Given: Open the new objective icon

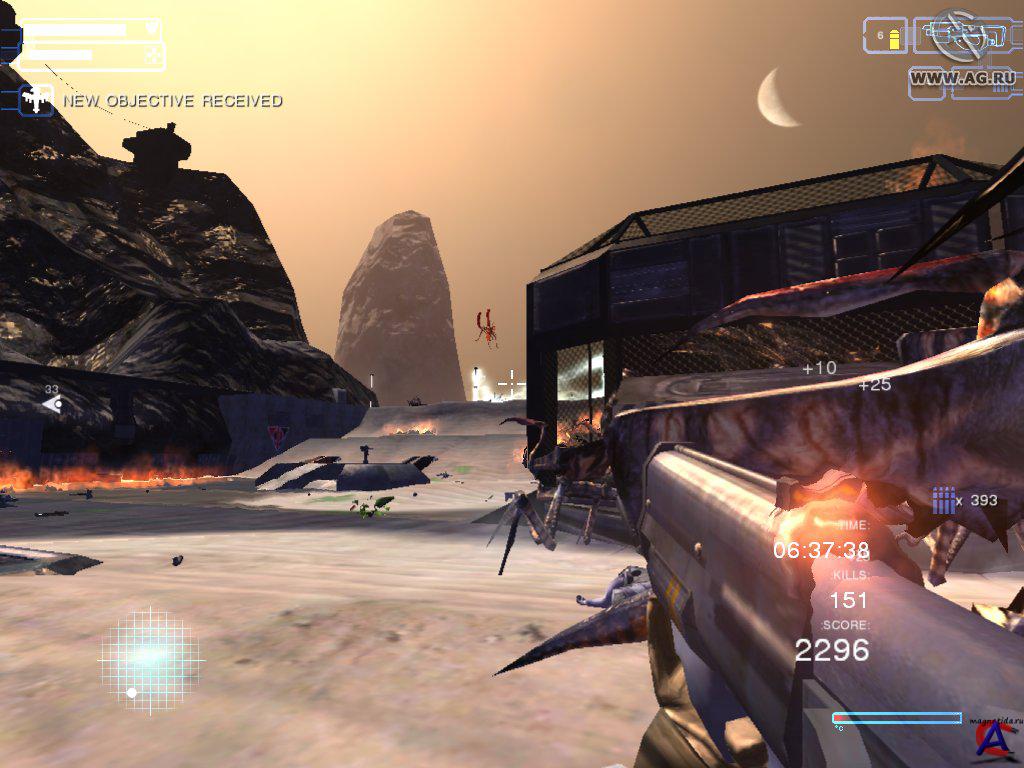Looking at the screenshot, I should (37, 100).
